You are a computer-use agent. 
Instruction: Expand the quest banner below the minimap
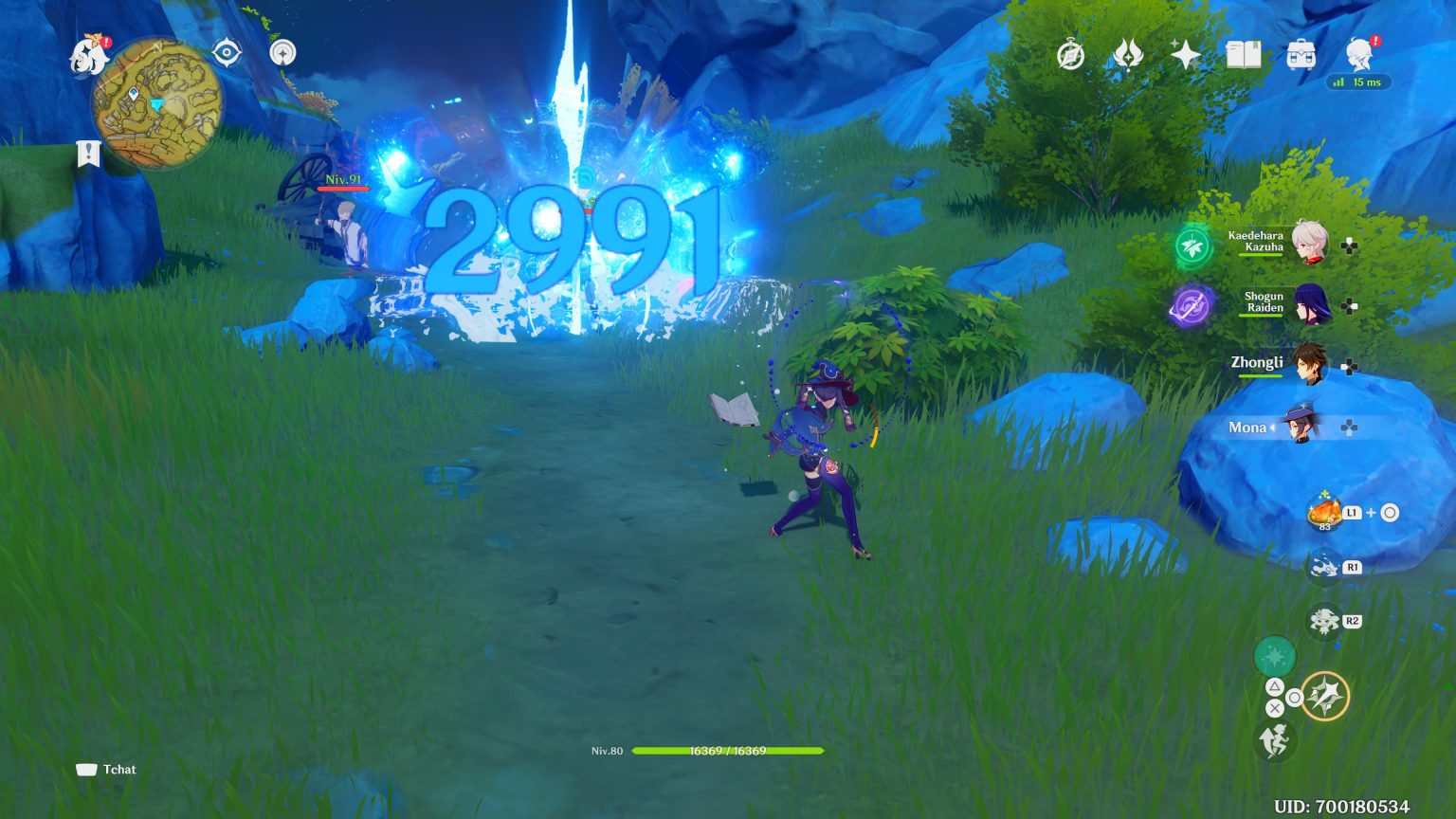[x=86, y=152]
